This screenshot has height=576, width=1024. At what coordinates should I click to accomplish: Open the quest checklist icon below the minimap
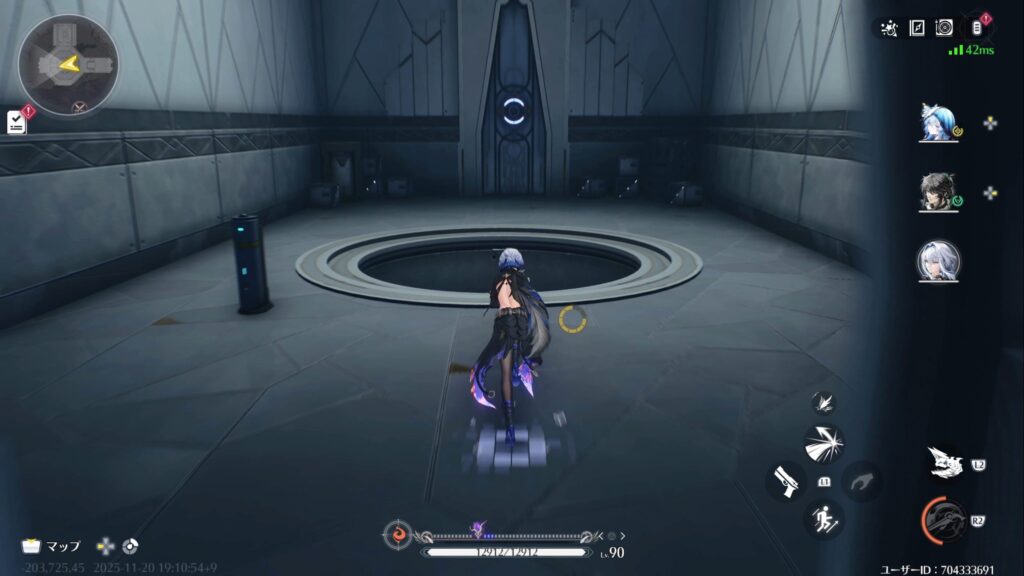(x=17, y=122)
